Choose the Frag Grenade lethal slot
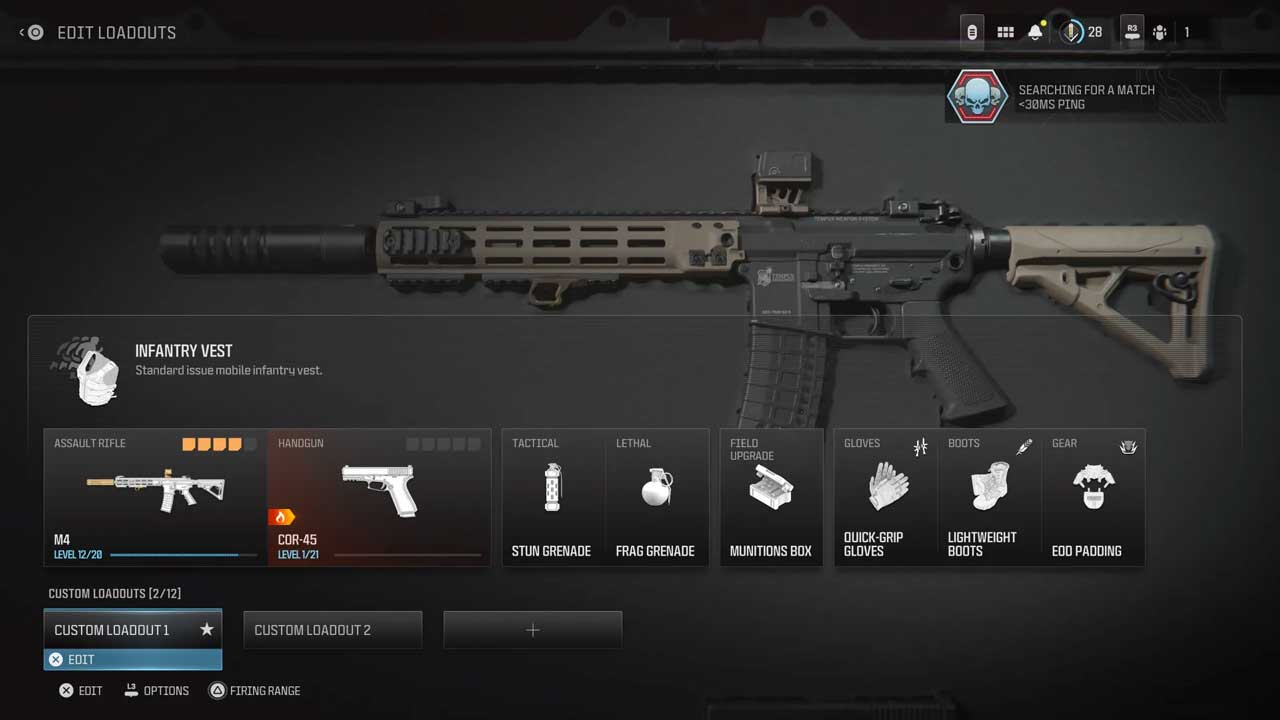This screenshot has width=1280, height=720. [x=656, y=497]
